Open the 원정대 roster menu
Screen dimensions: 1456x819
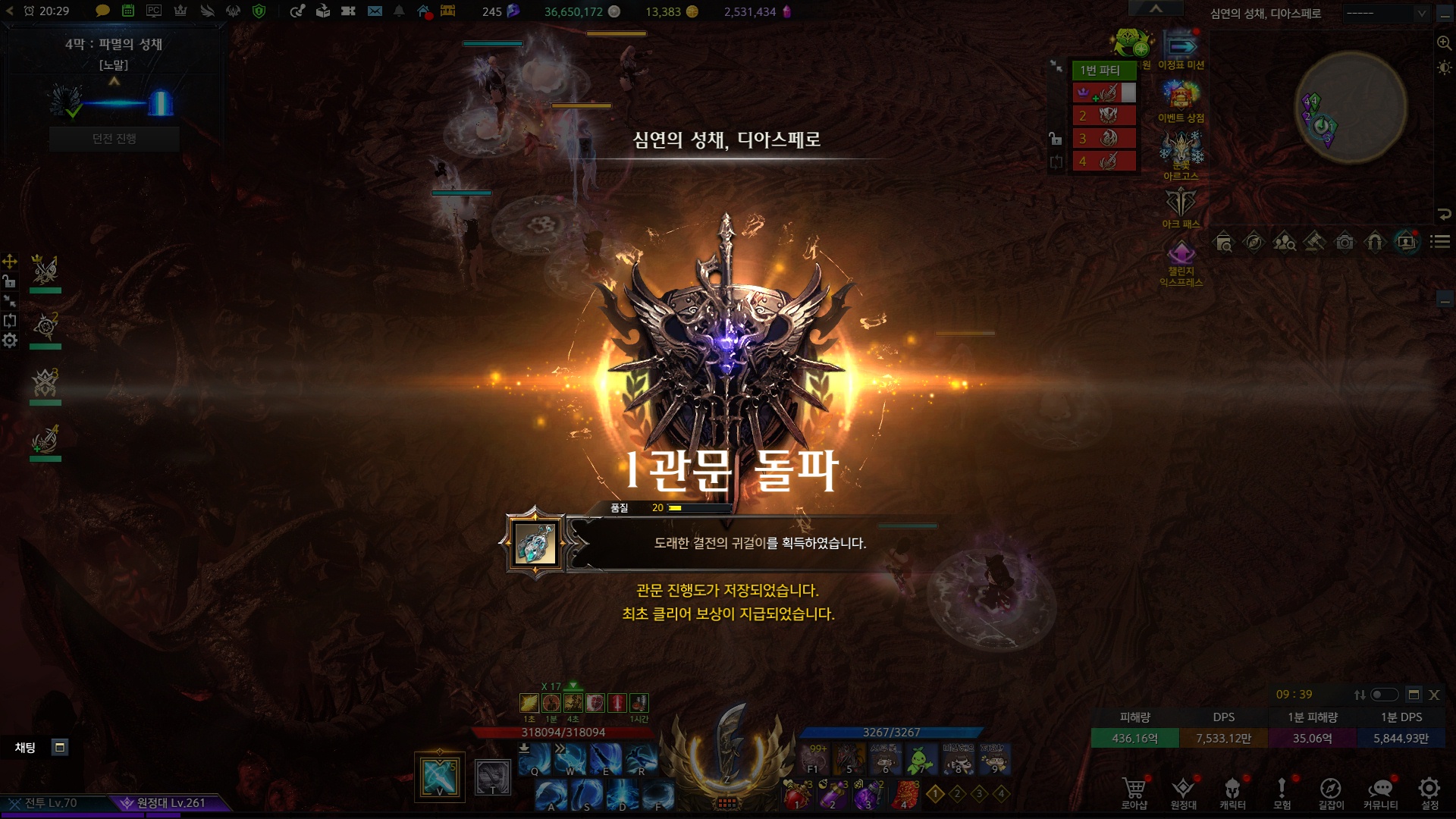pyautogui.click(x=1183, y=792)
